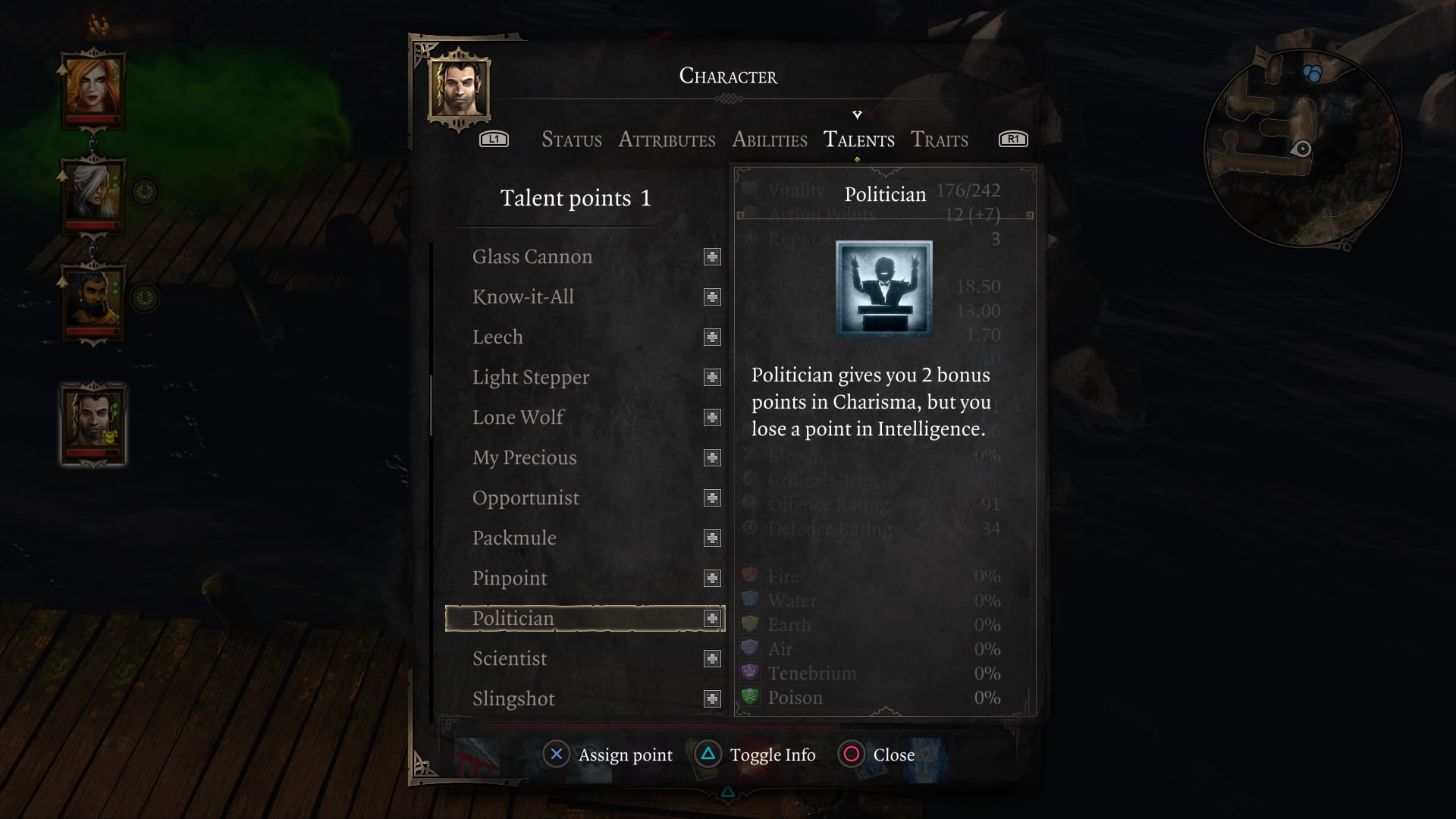This screenshot has height=819, width=1456.
Task: Assign a point to Leech
Action: point(712,337)
